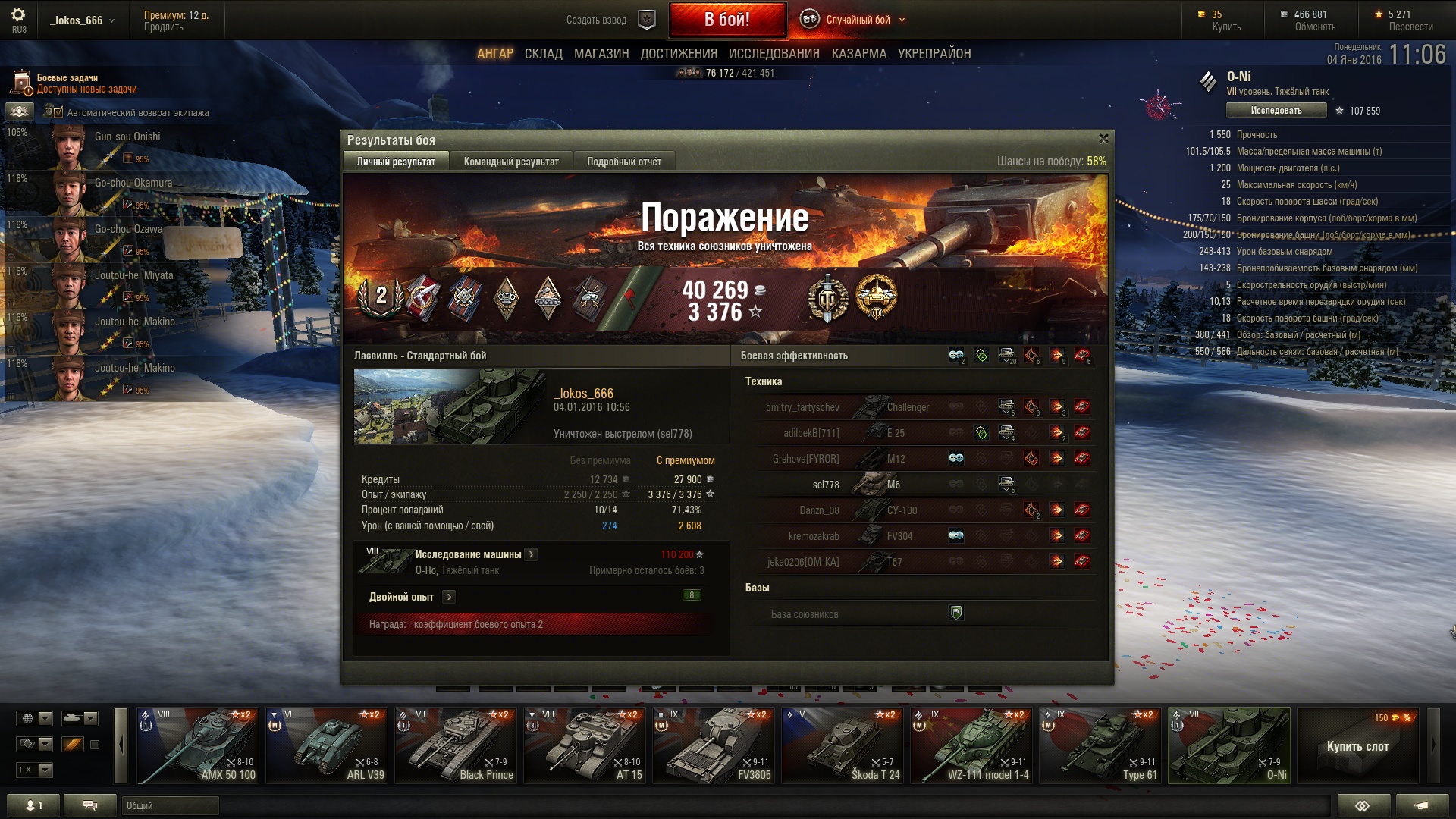Viewport: 1456px width, 819px height.
Task: Select the Type 61 tank
Action: [x=1100, y=745]
